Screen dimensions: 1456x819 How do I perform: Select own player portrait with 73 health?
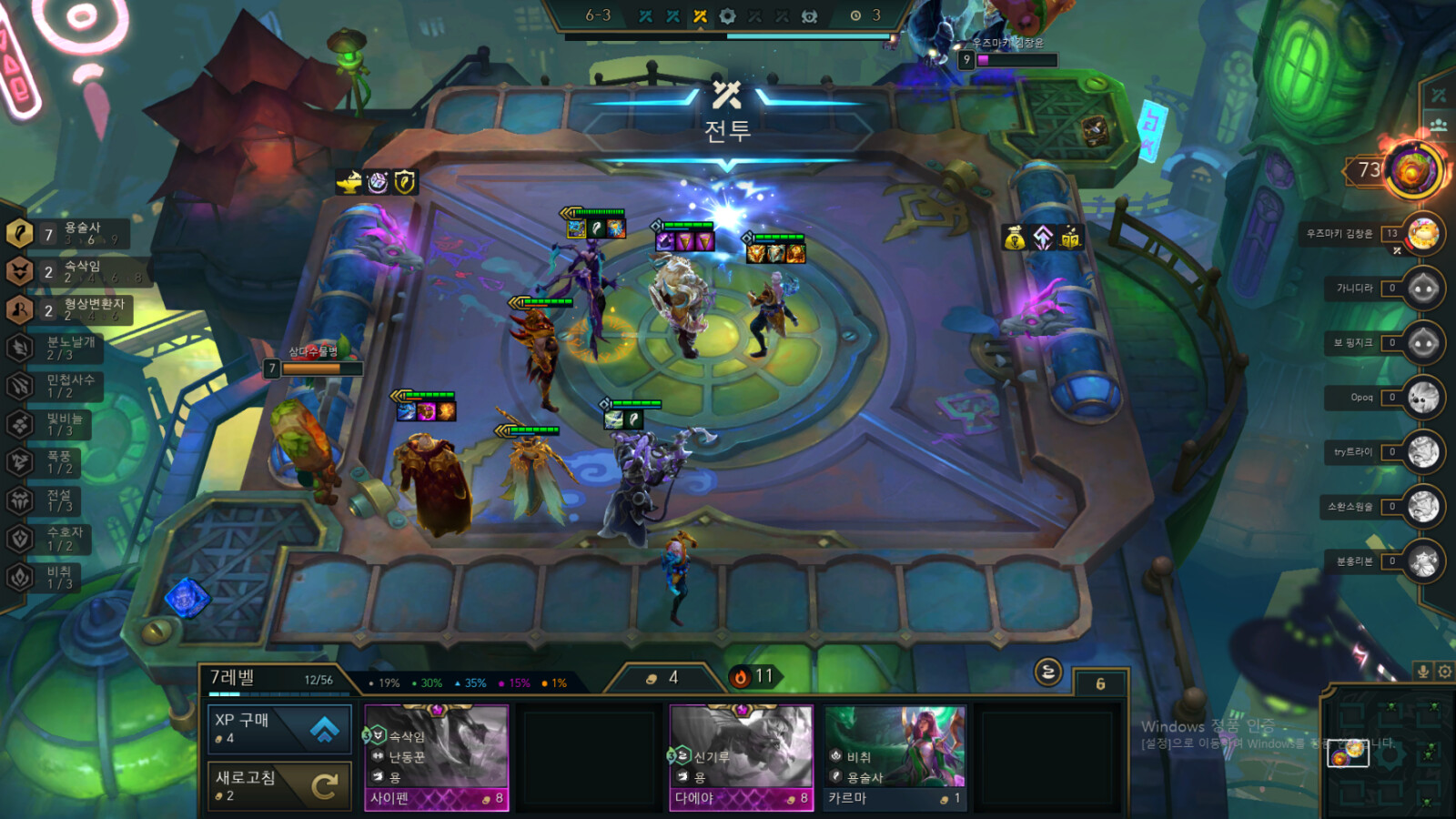click(1412, 170)
